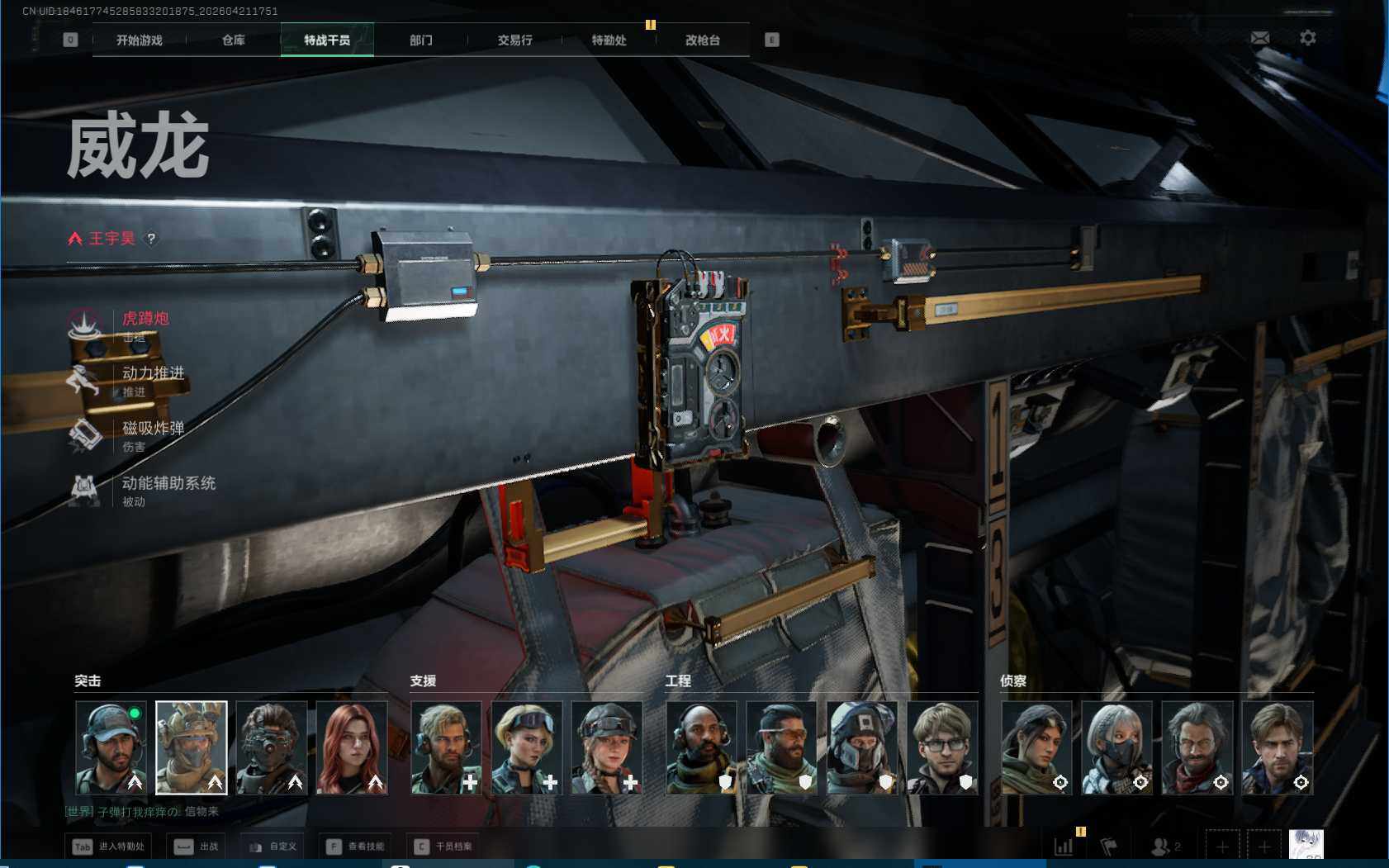Open the settings gear icon
Viewport: 1389px width, 868px height.
(1308, 38)
